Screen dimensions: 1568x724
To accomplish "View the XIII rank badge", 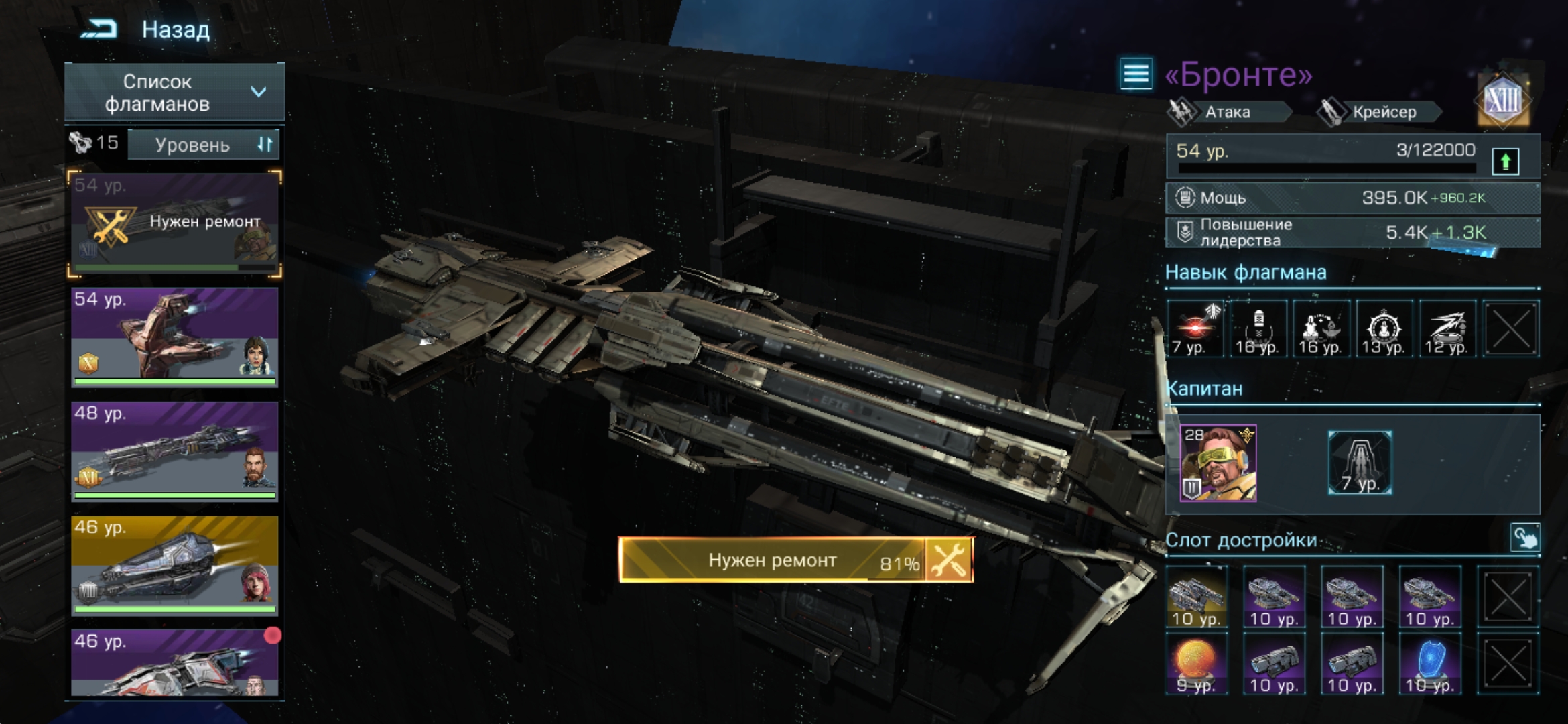I will [x=1503, y=101].
